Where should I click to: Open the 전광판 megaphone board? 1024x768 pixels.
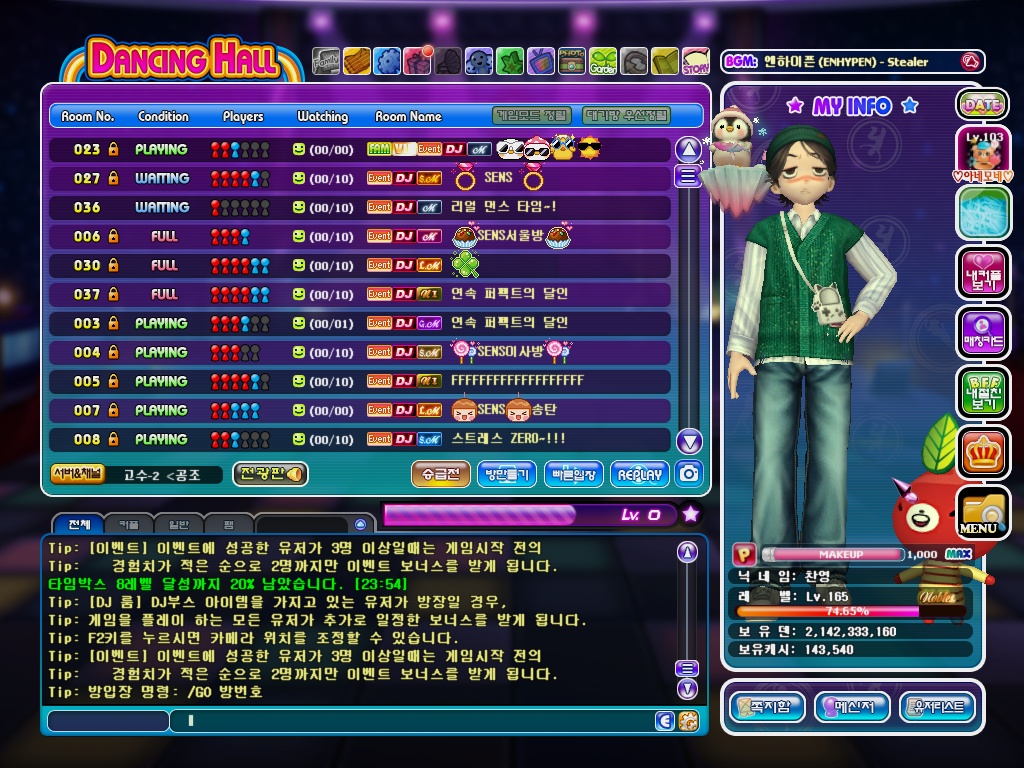click(x=270, y=474)
